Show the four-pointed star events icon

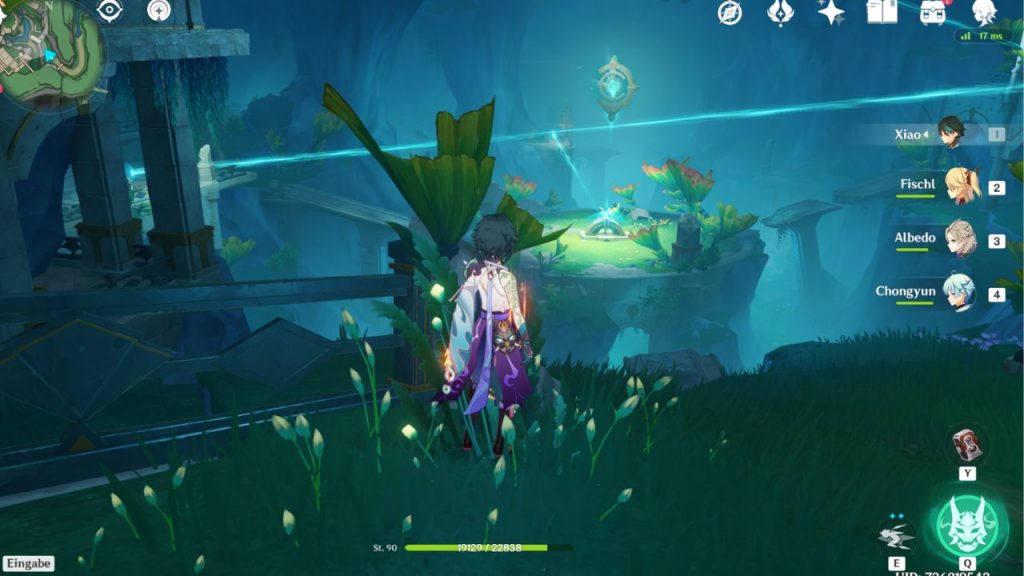(x=830, y=13)
